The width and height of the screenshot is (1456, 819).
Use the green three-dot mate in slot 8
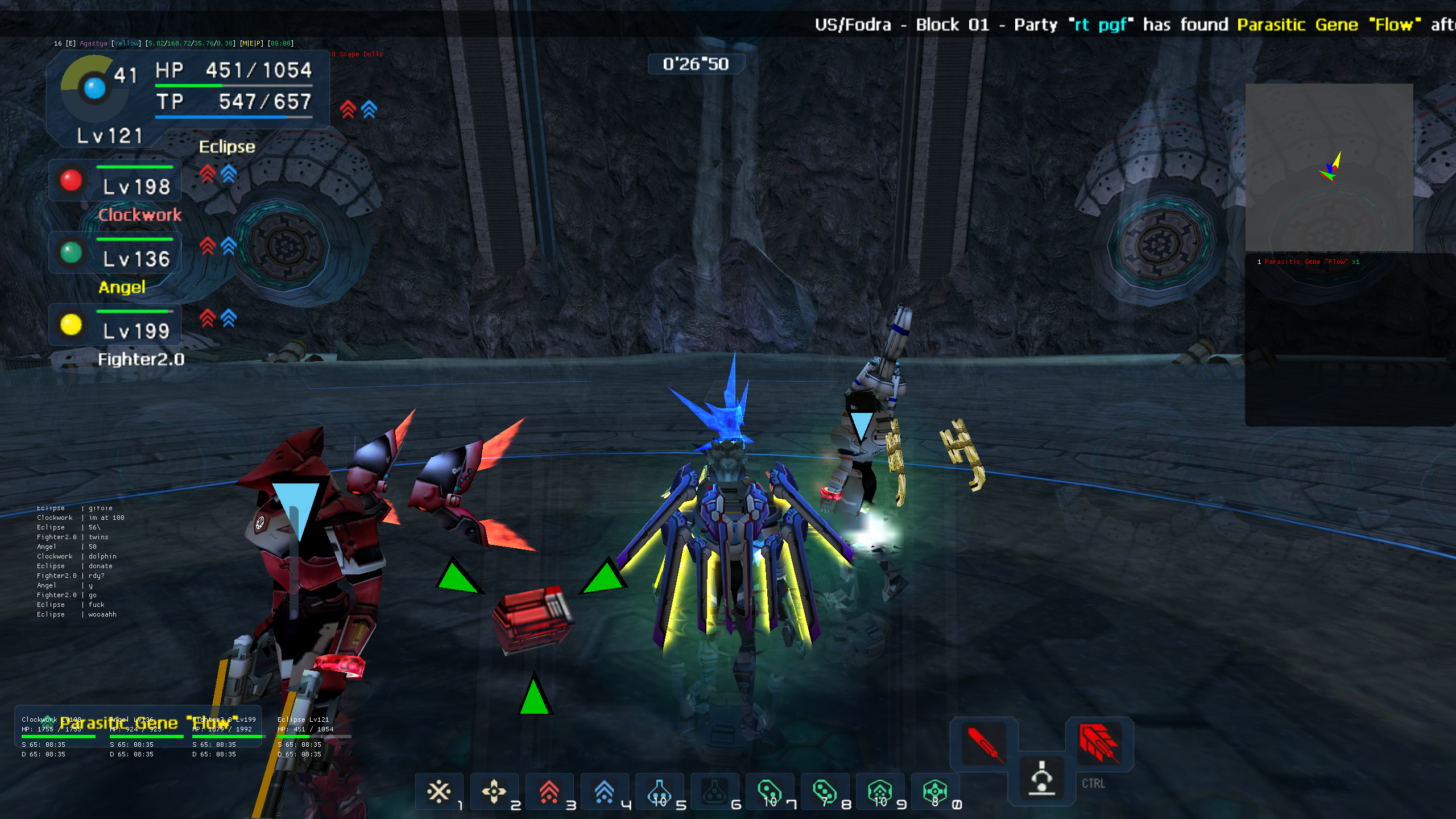[x=825, y=792]
